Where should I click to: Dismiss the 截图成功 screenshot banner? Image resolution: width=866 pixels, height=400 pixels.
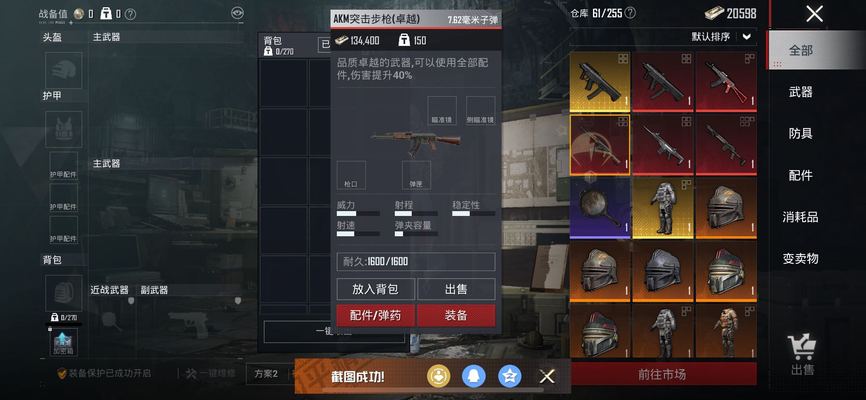pos(547,376)
